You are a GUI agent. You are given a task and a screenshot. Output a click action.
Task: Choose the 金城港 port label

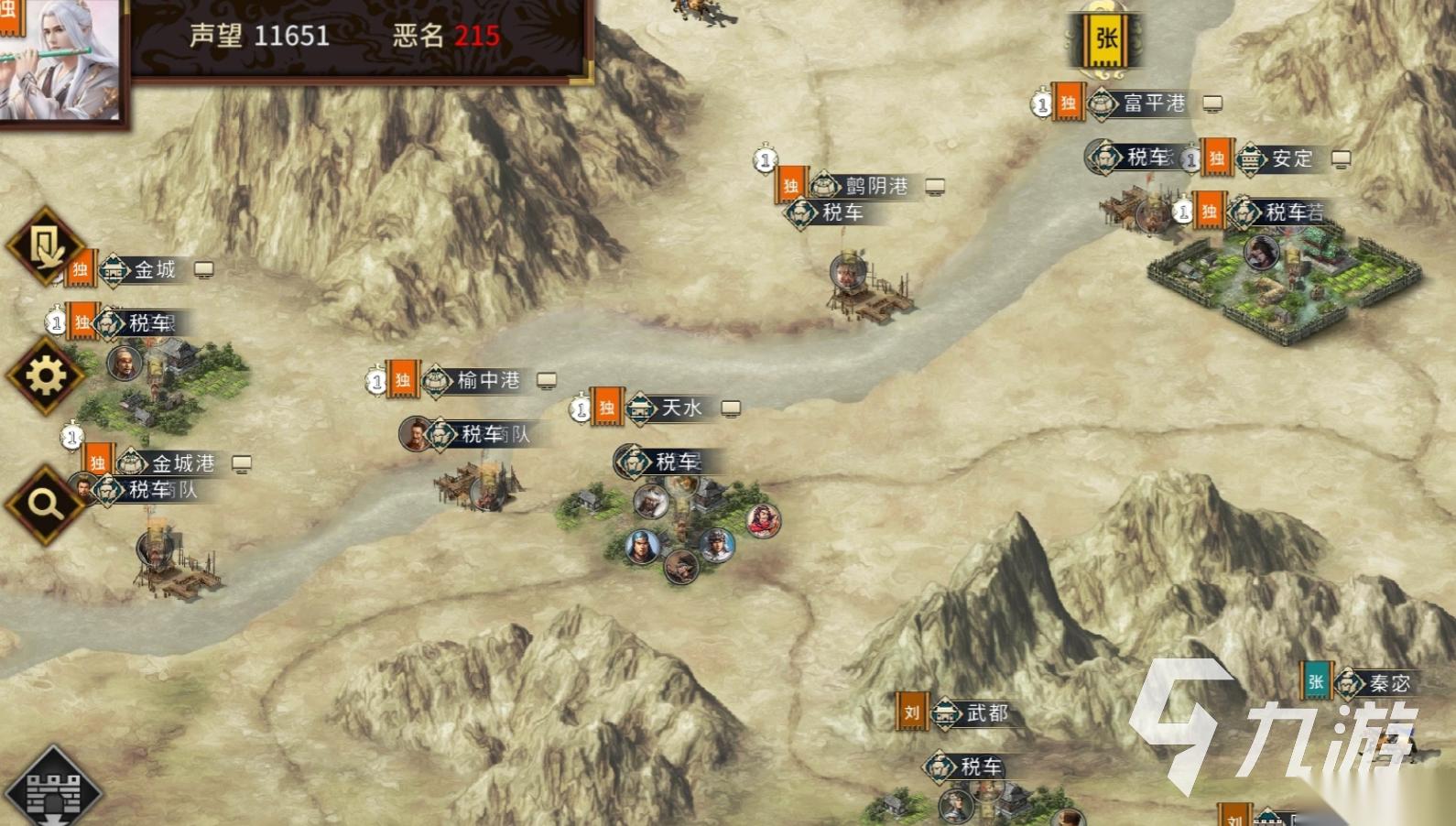tap(182, 464)
